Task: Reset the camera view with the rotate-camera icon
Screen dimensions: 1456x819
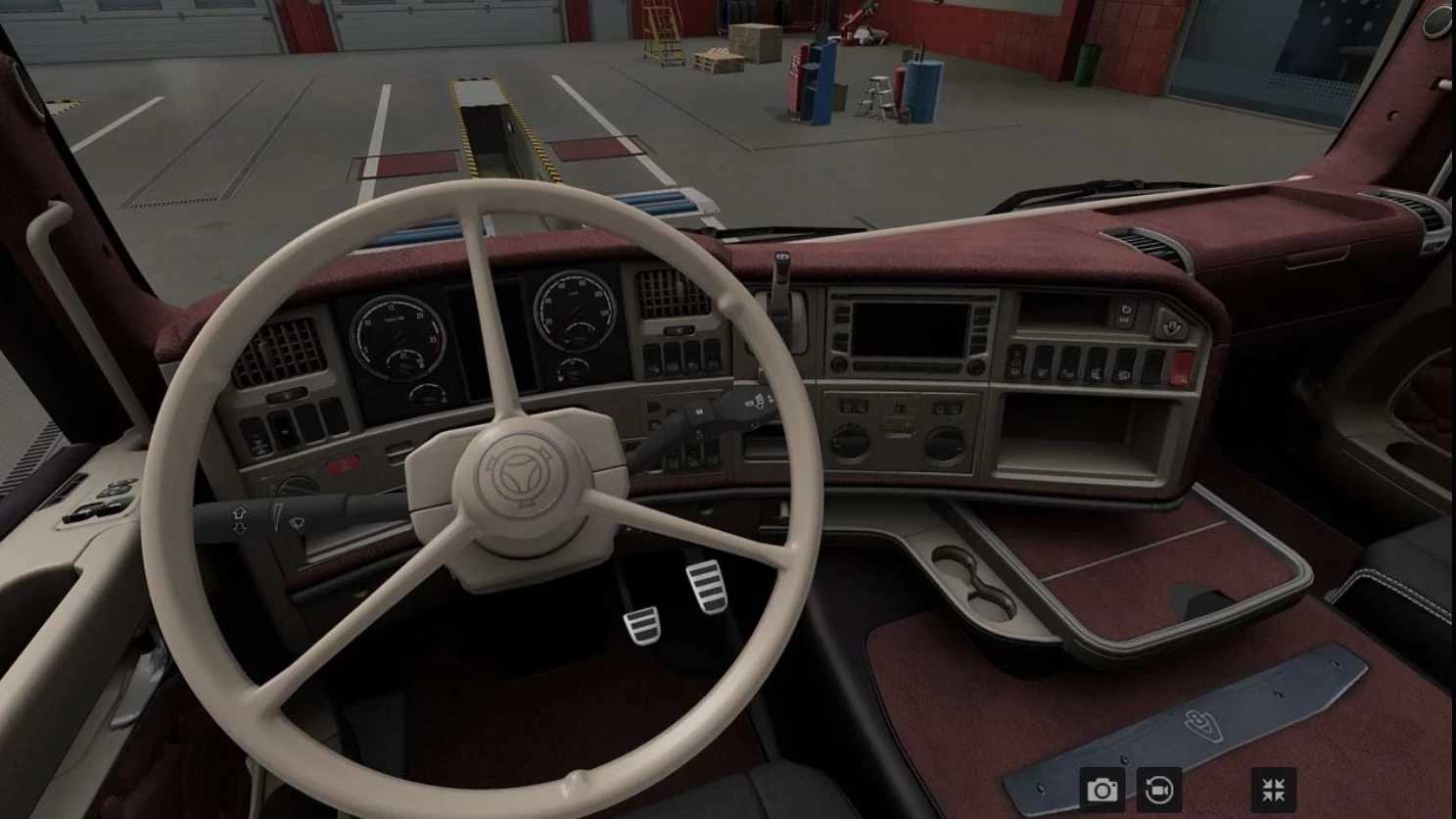Action: pyautogui.click(x=1159, y=789)
